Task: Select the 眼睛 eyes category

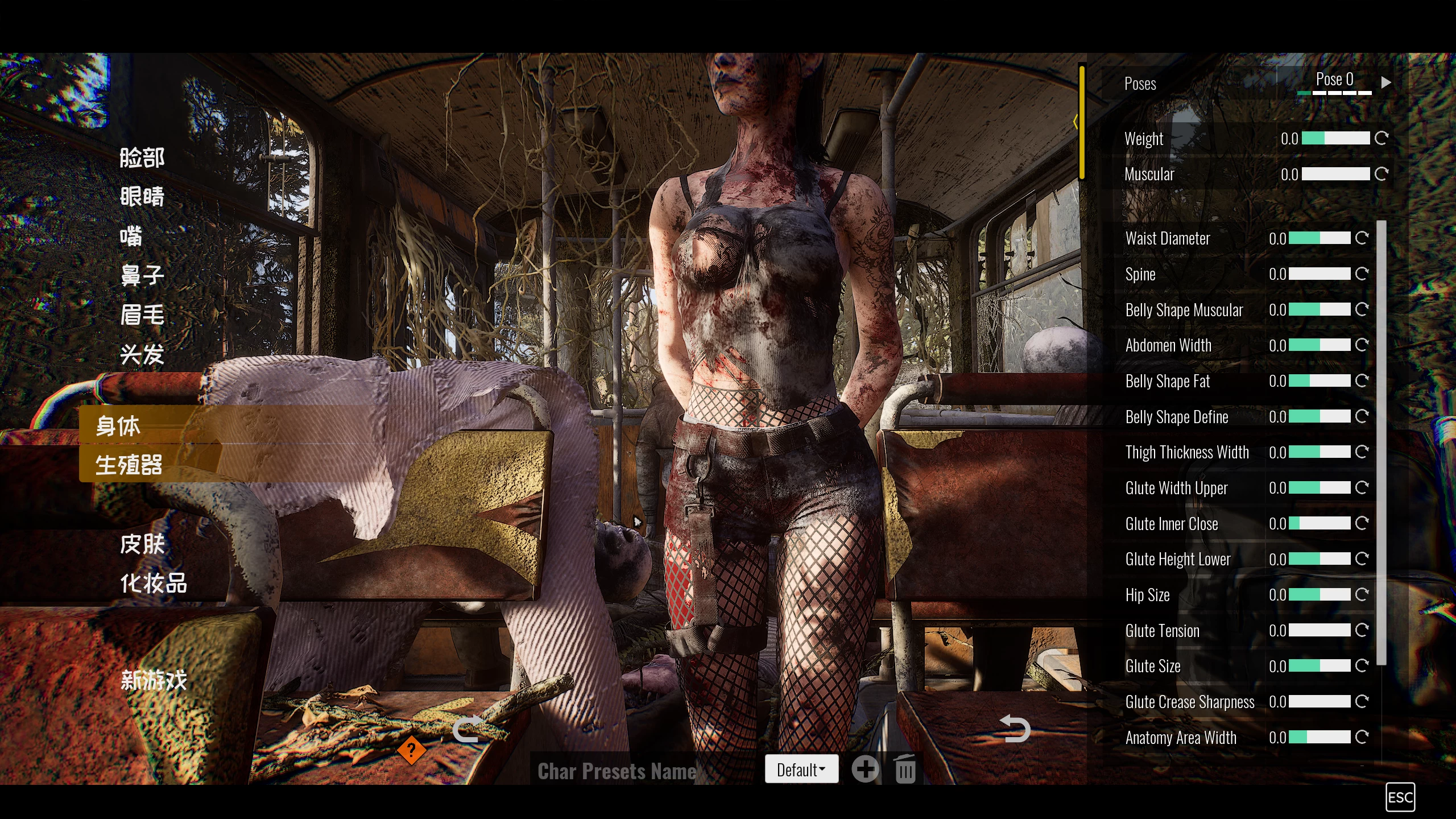Action: coord(142,197)
